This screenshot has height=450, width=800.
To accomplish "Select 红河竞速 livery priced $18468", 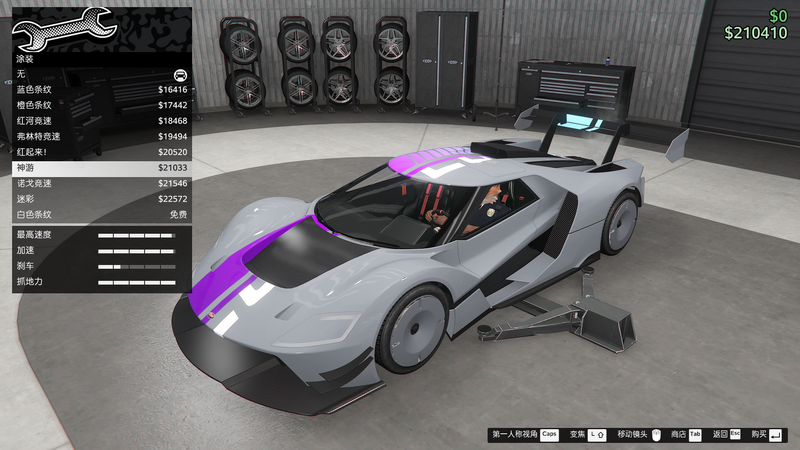I will [100, 121].
